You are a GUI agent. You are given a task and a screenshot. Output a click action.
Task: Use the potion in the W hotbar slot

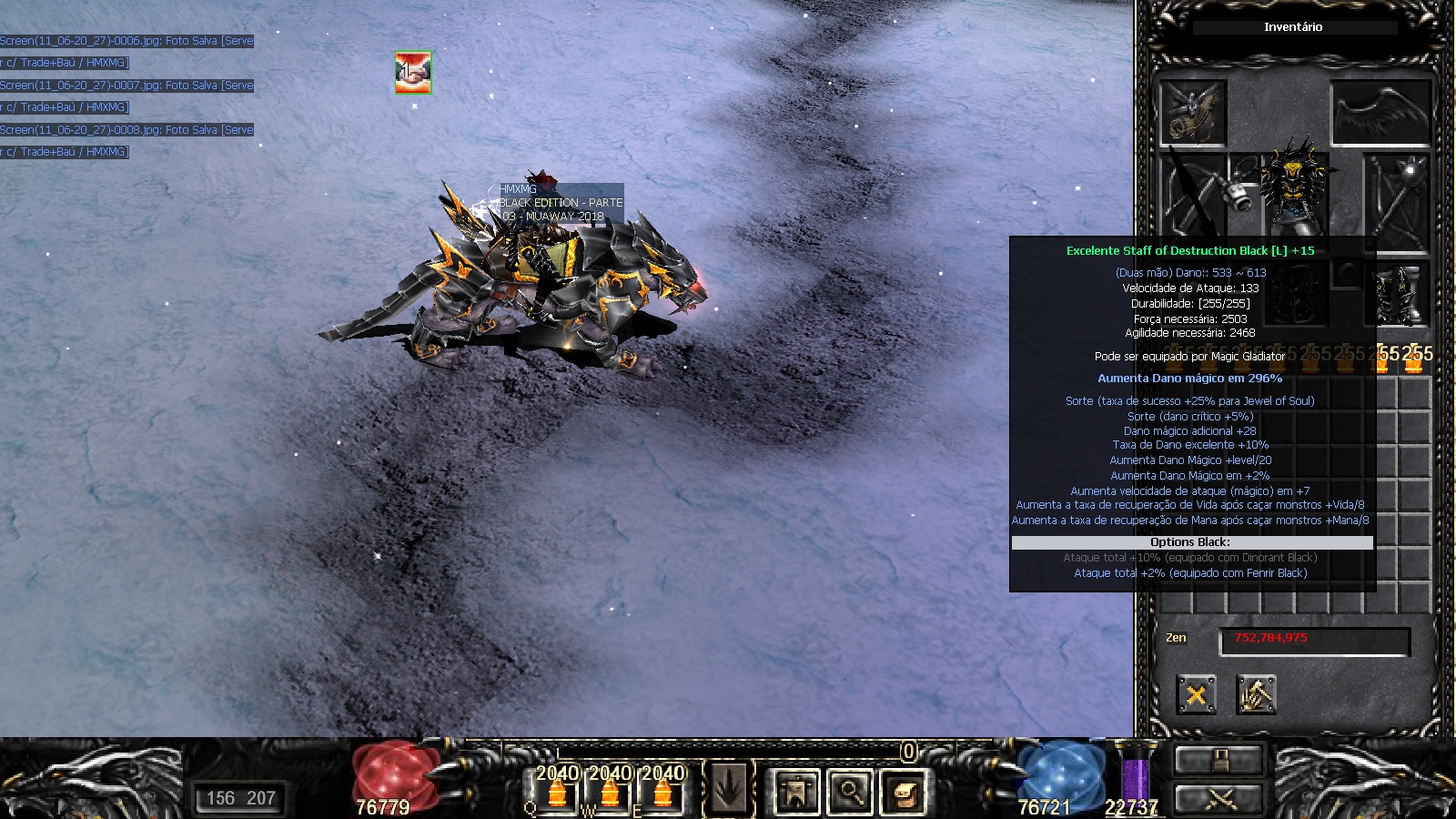(x=610, y=790)
